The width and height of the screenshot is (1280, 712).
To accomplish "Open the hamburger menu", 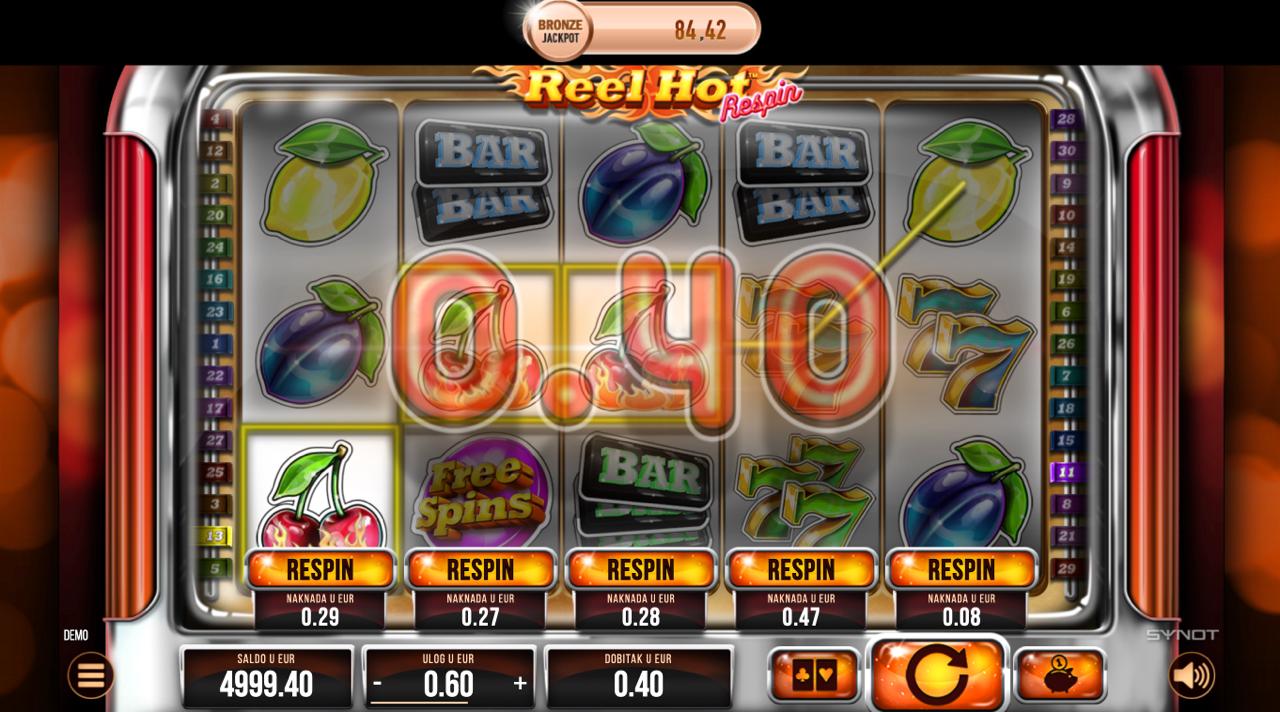I will tap(90, 676).
